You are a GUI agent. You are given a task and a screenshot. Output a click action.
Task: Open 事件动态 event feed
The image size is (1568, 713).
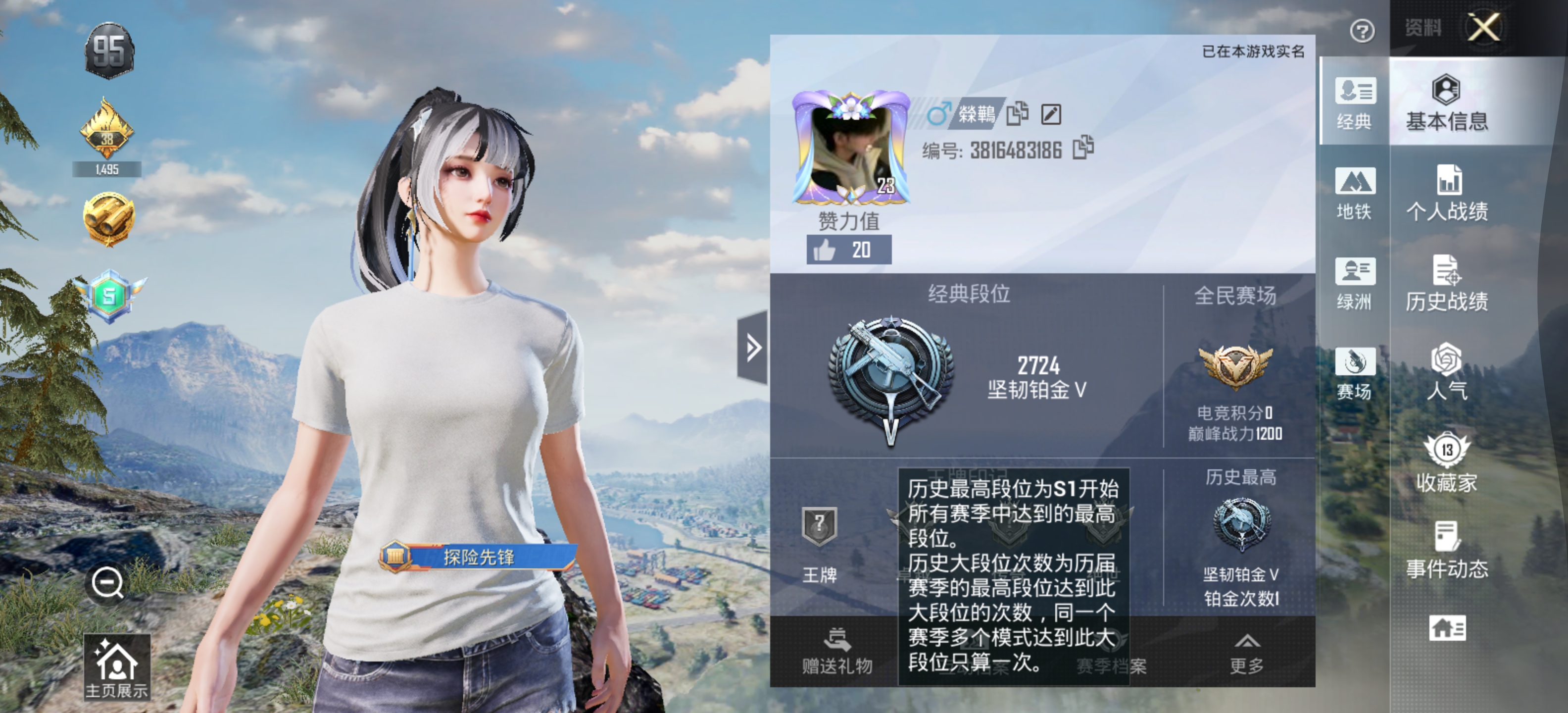point(1447,551)
